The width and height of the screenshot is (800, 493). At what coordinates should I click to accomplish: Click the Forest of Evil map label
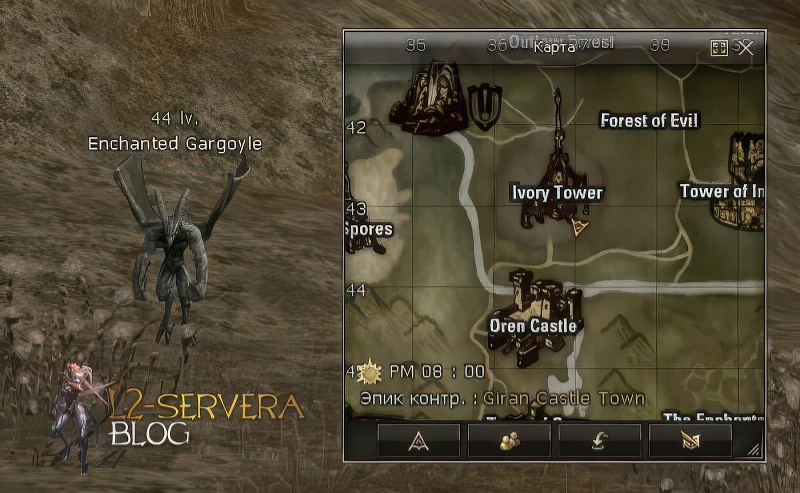(648, 121)
